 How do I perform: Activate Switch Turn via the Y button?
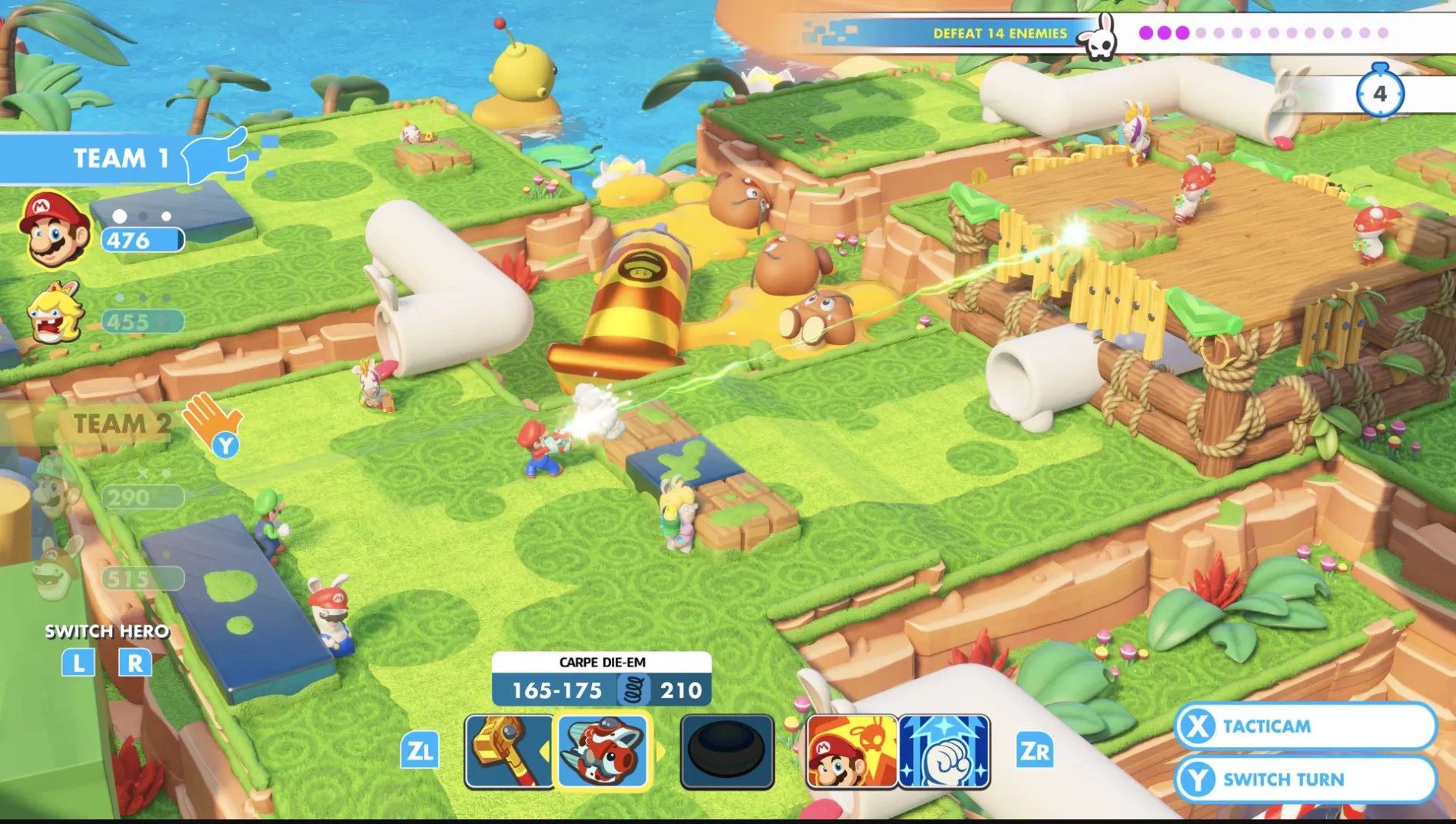1306,779
